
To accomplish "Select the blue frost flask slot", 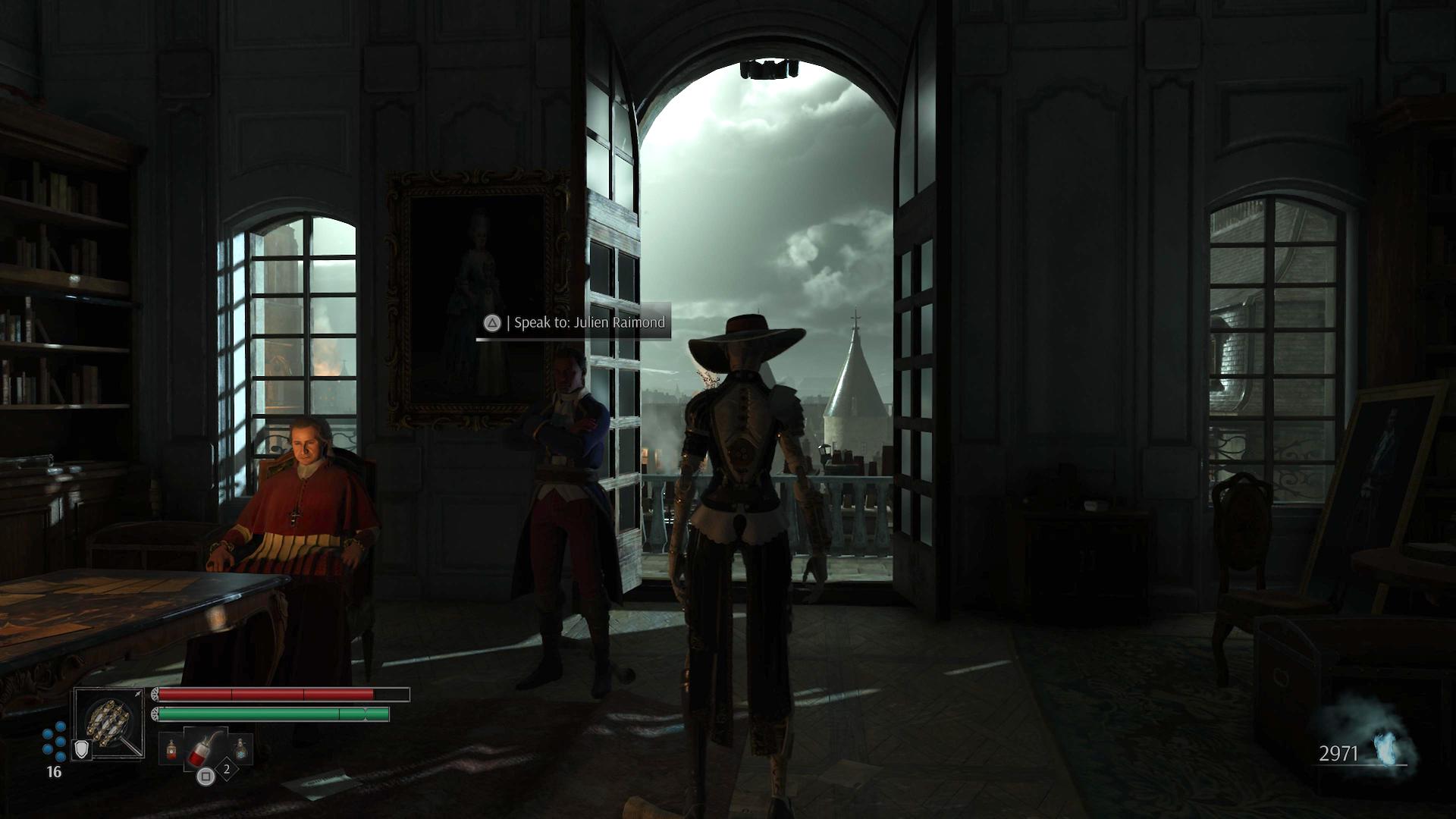I will (240, 750).
